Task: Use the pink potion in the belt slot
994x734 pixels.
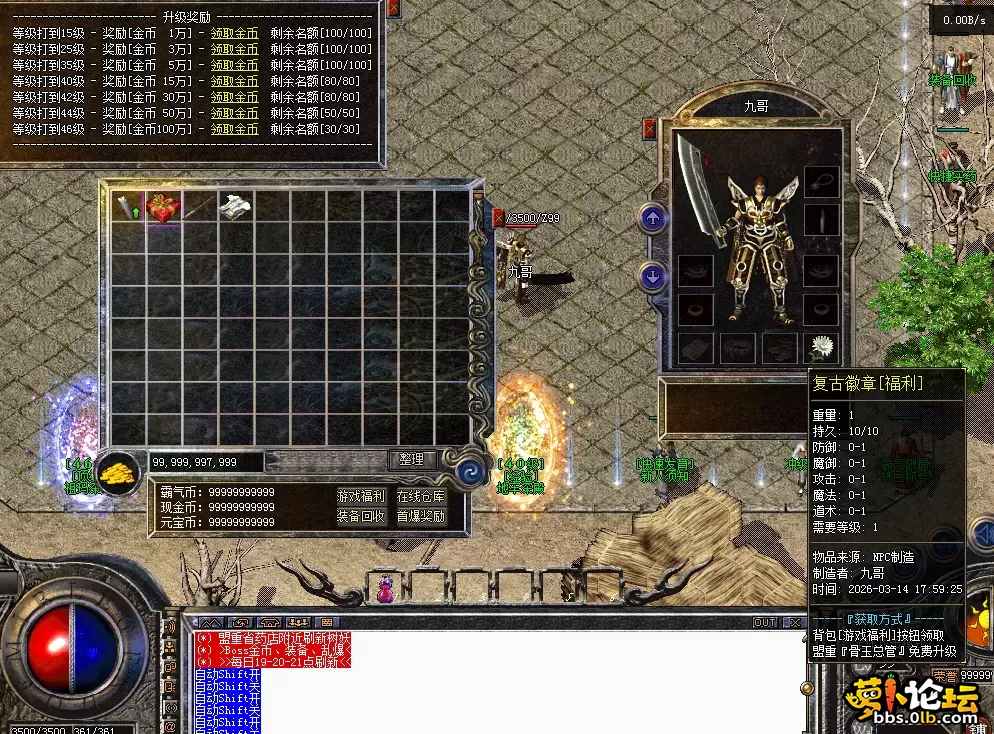Action: 384,590
